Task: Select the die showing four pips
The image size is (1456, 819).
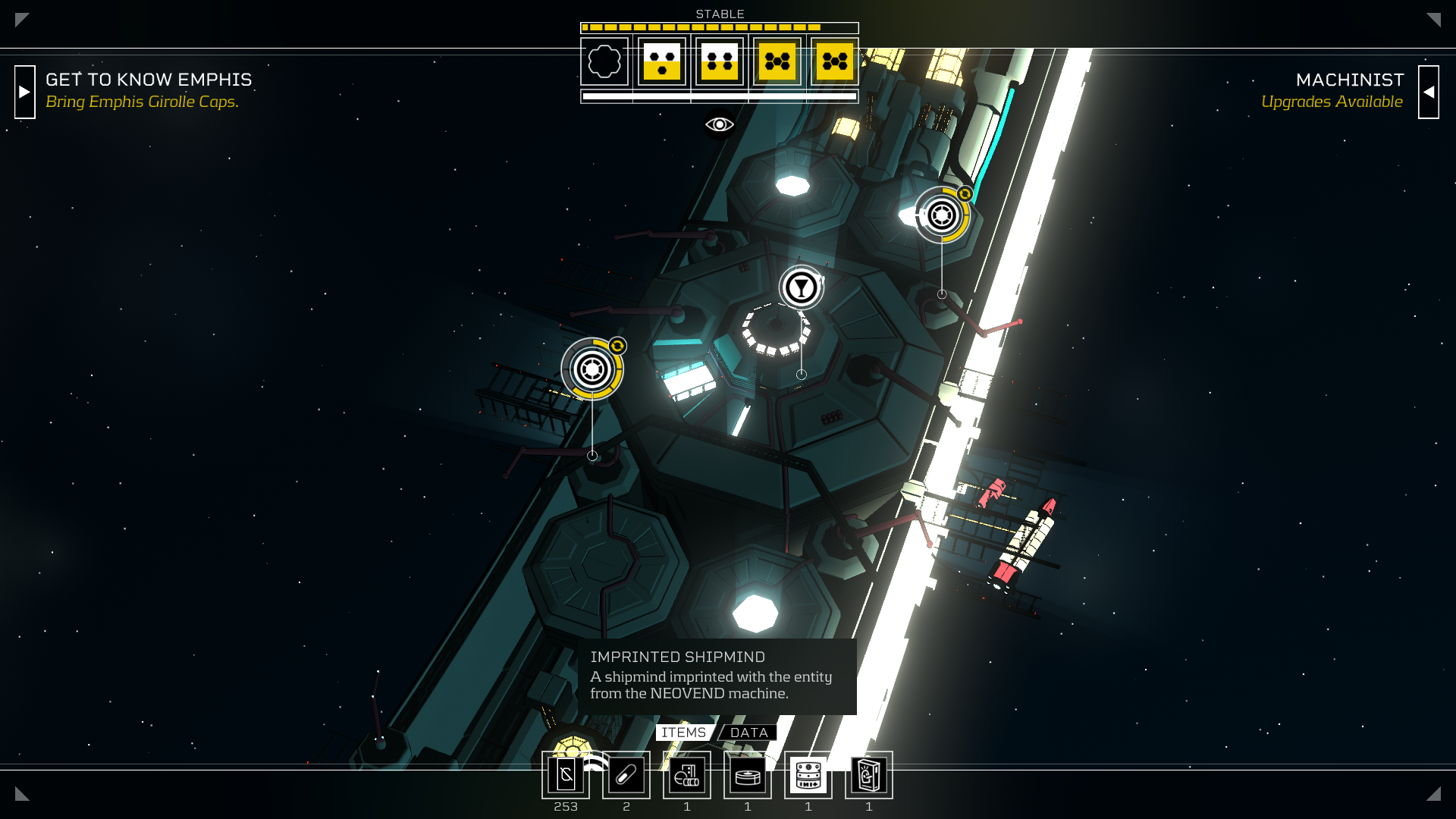Action: point(720,61)
